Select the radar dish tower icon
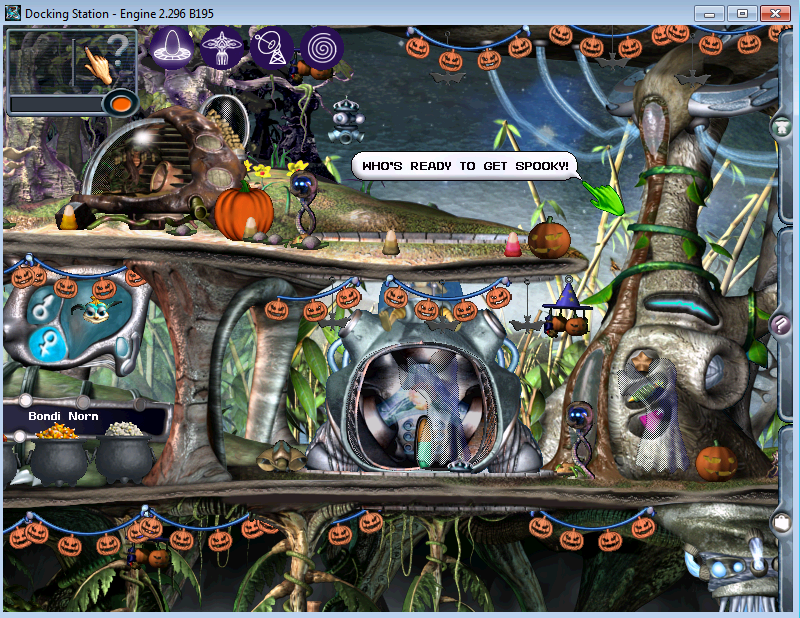 tap(272, 48)
